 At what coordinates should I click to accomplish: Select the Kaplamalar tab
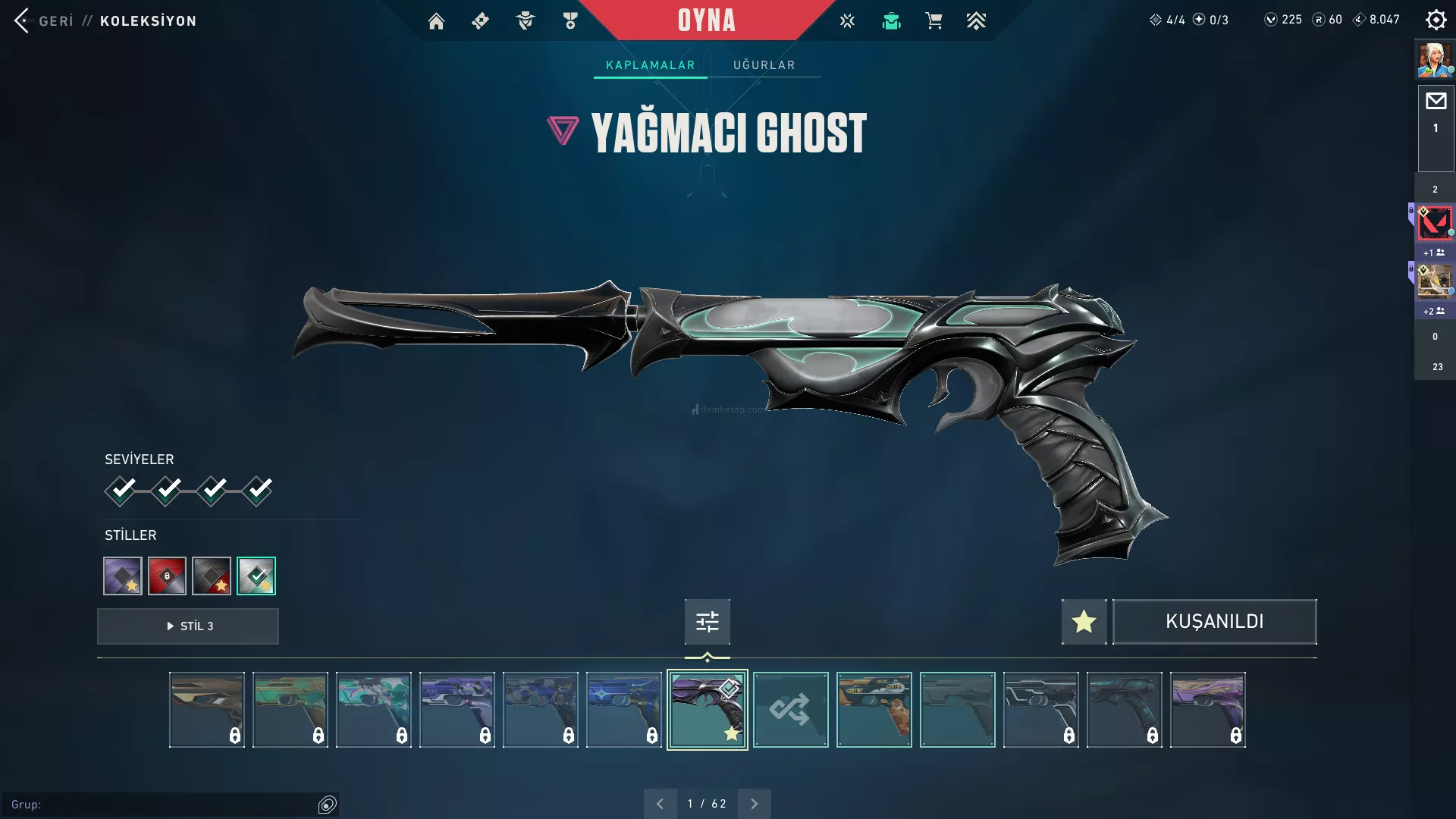[x=650, y=65]
